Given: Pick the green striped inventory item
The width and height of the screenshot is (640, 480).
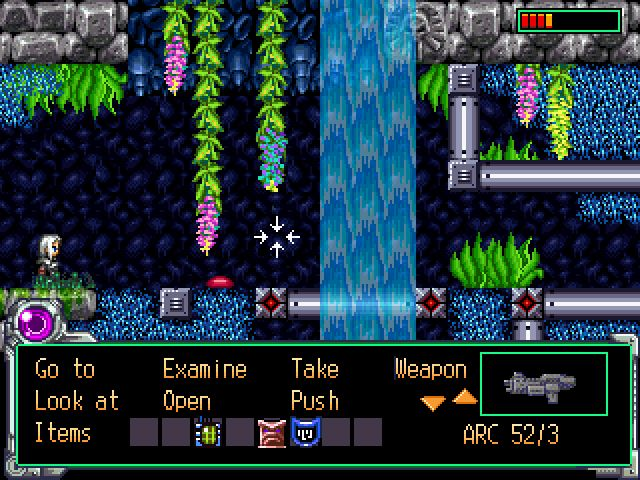Looking at the screenshot, I should pyautogui.click(x=209, y=433).
